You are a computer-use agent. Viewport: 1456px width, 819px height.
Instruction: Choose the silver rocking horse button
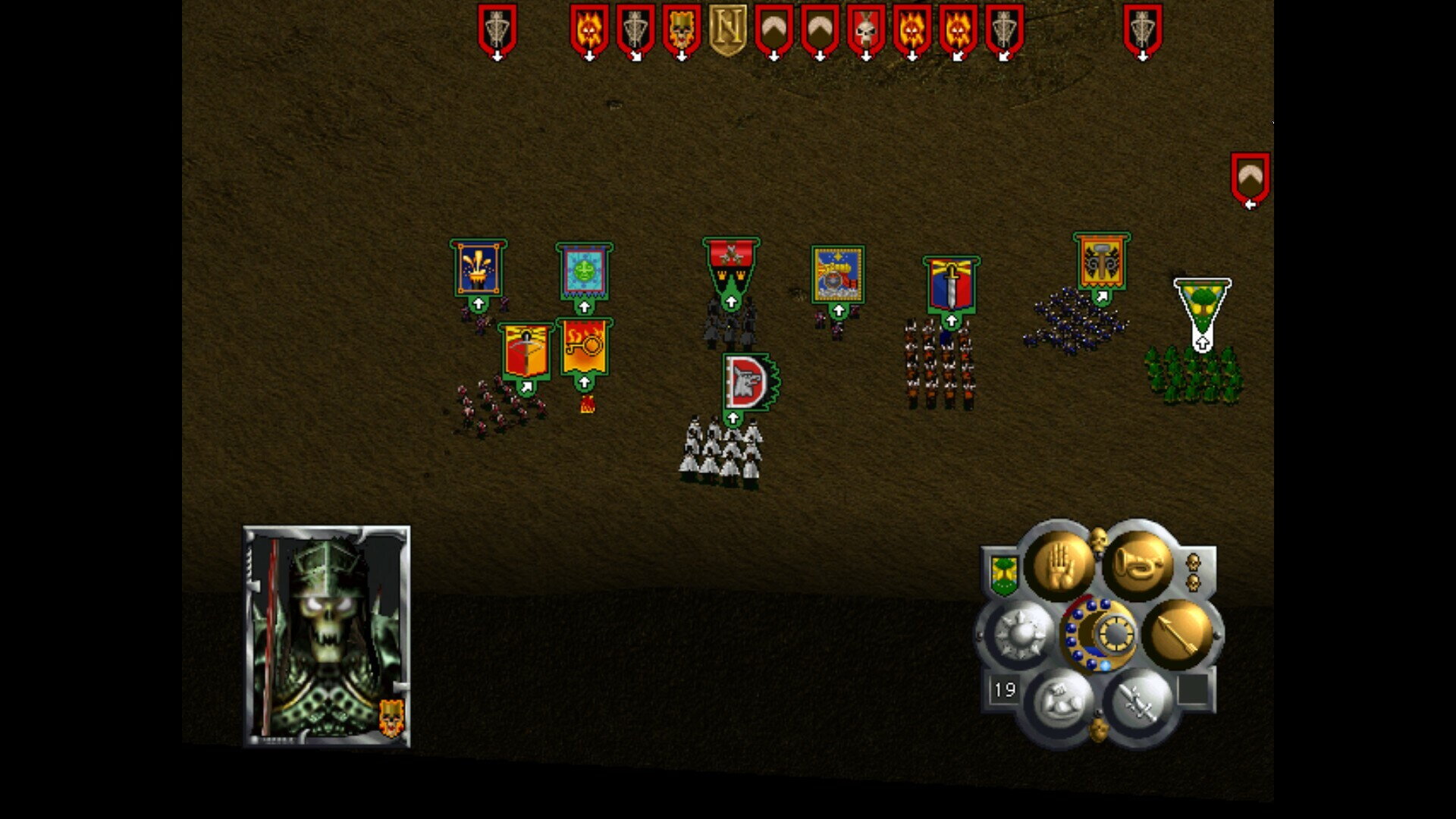click(1059, 702)
